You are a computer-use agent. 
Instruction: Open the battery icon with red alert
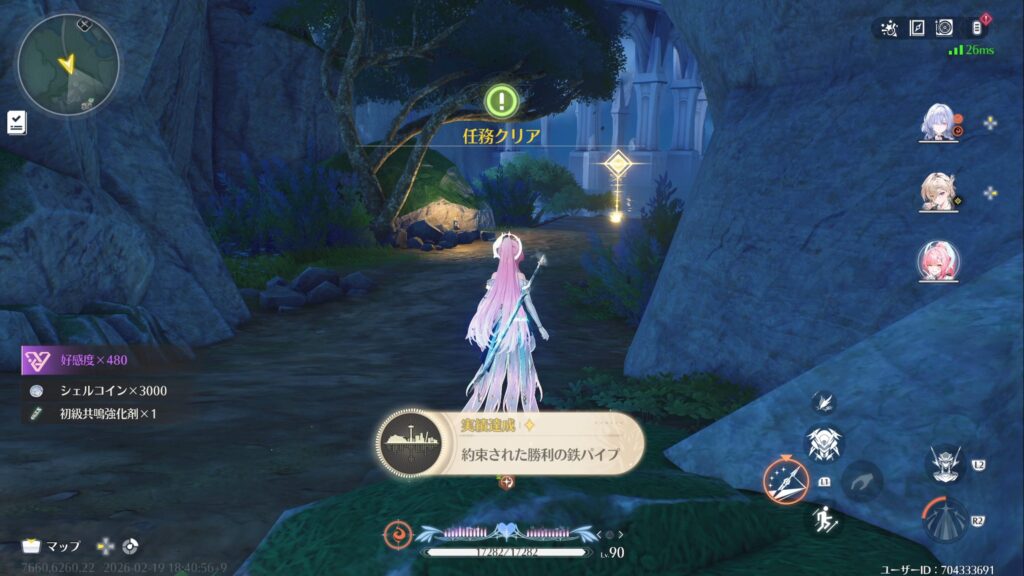(979, 28)
